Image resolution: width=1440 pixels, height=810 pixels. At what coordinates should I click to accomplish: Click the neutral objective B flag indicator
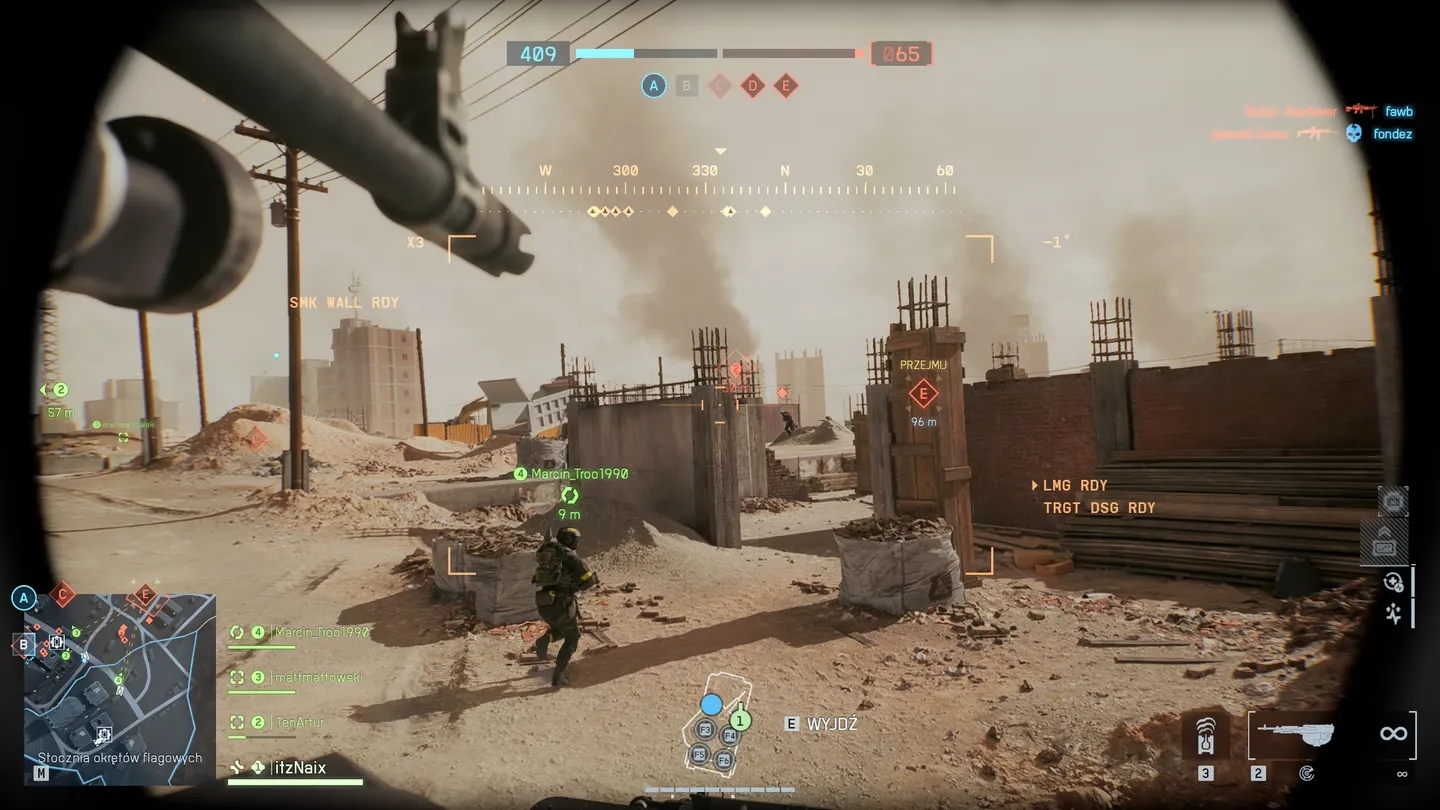pyautogui.click(x=686, y=86)
